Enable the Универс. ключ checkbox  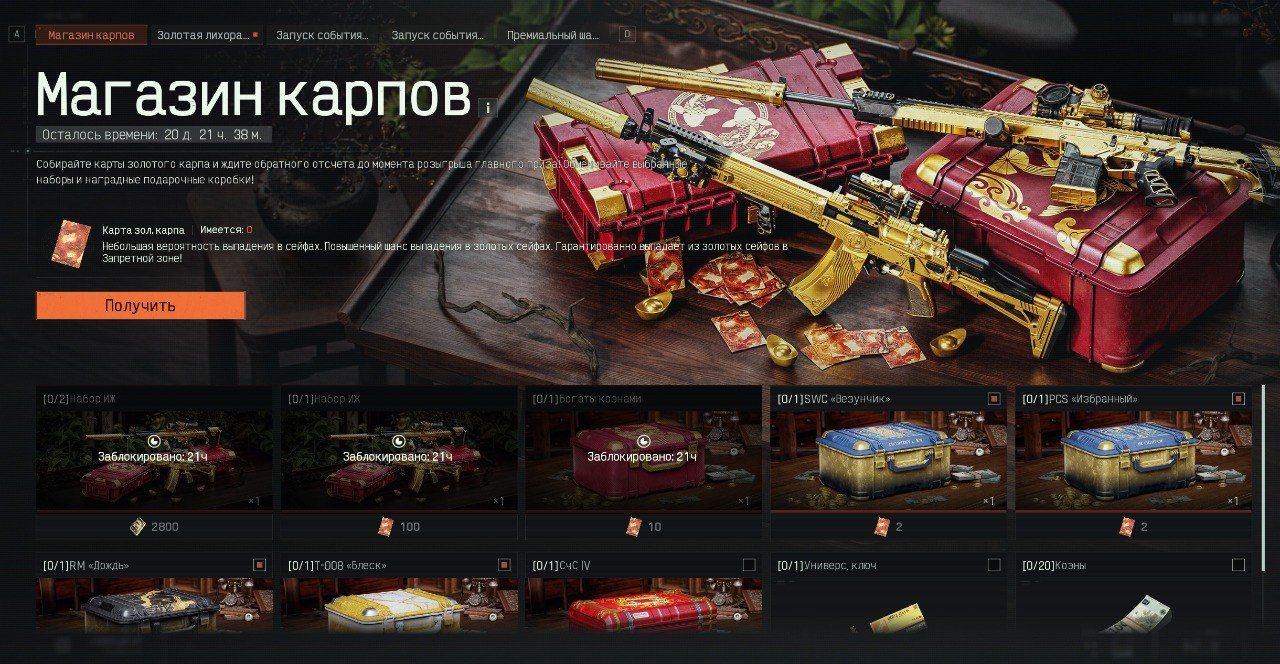(x=994, y=565)
